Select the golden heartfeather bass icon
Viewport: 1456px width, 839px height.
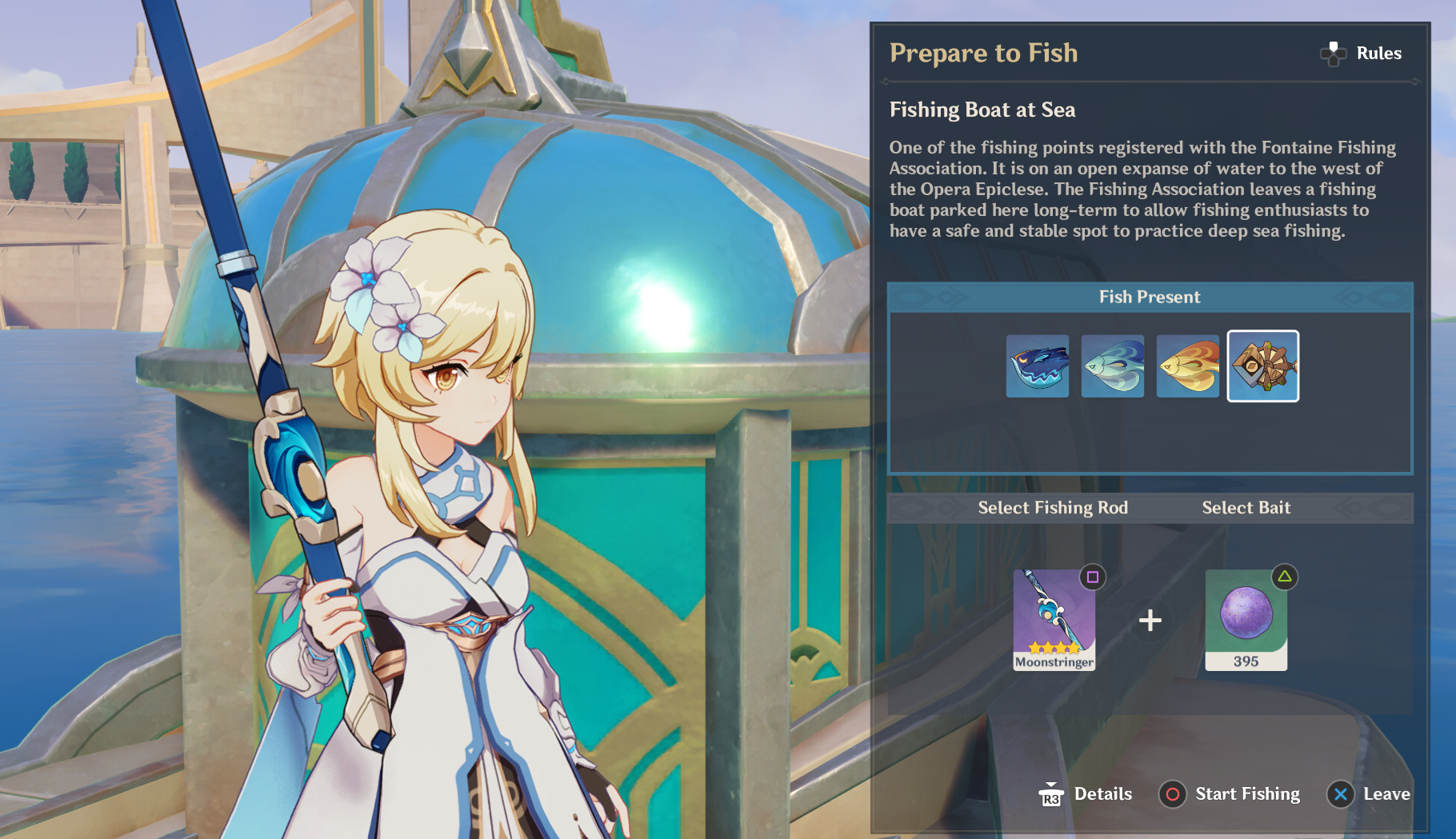(x=1187, y=366)
